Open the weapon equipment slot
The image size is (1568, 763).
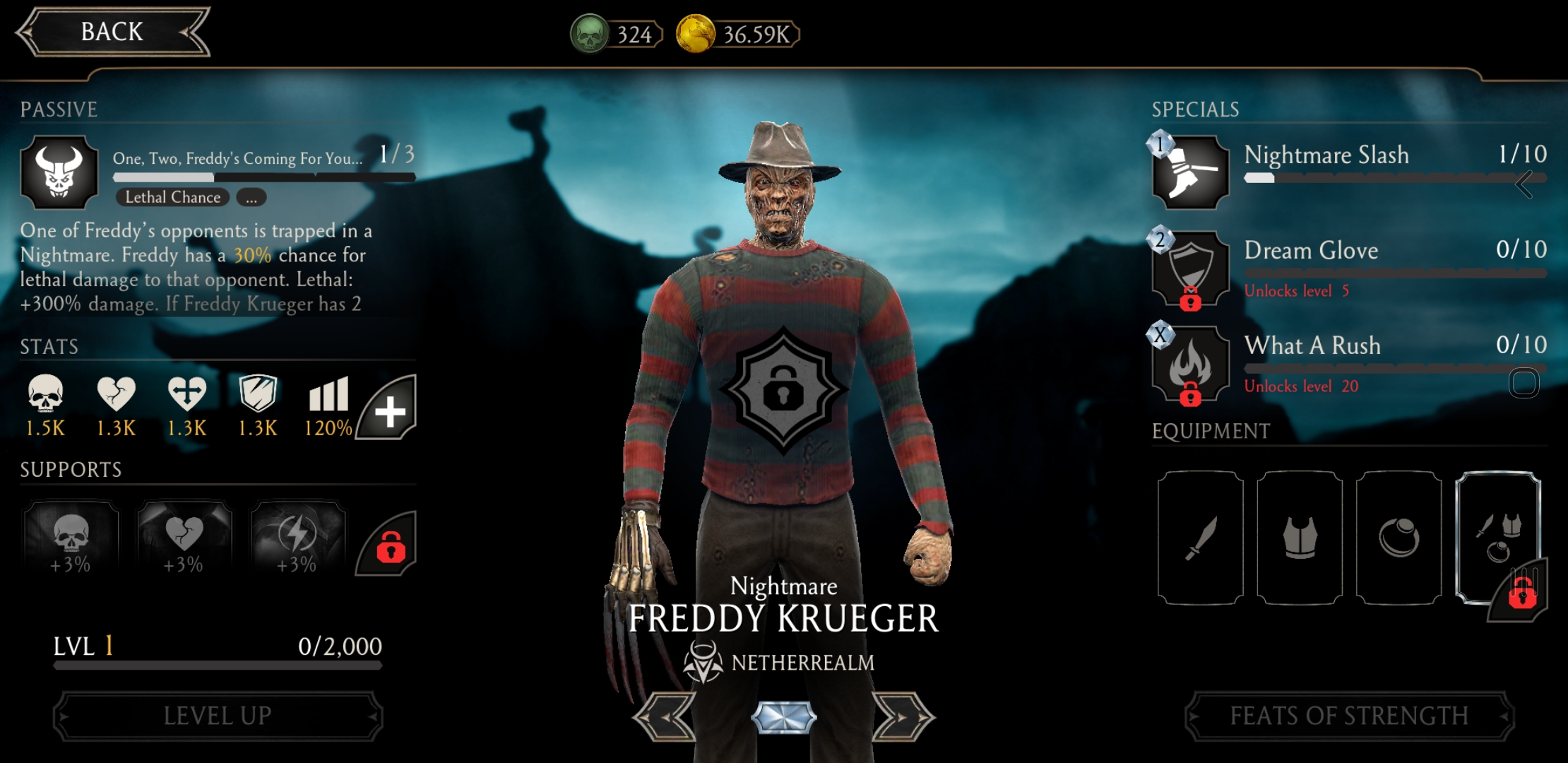pos(1200,538)
